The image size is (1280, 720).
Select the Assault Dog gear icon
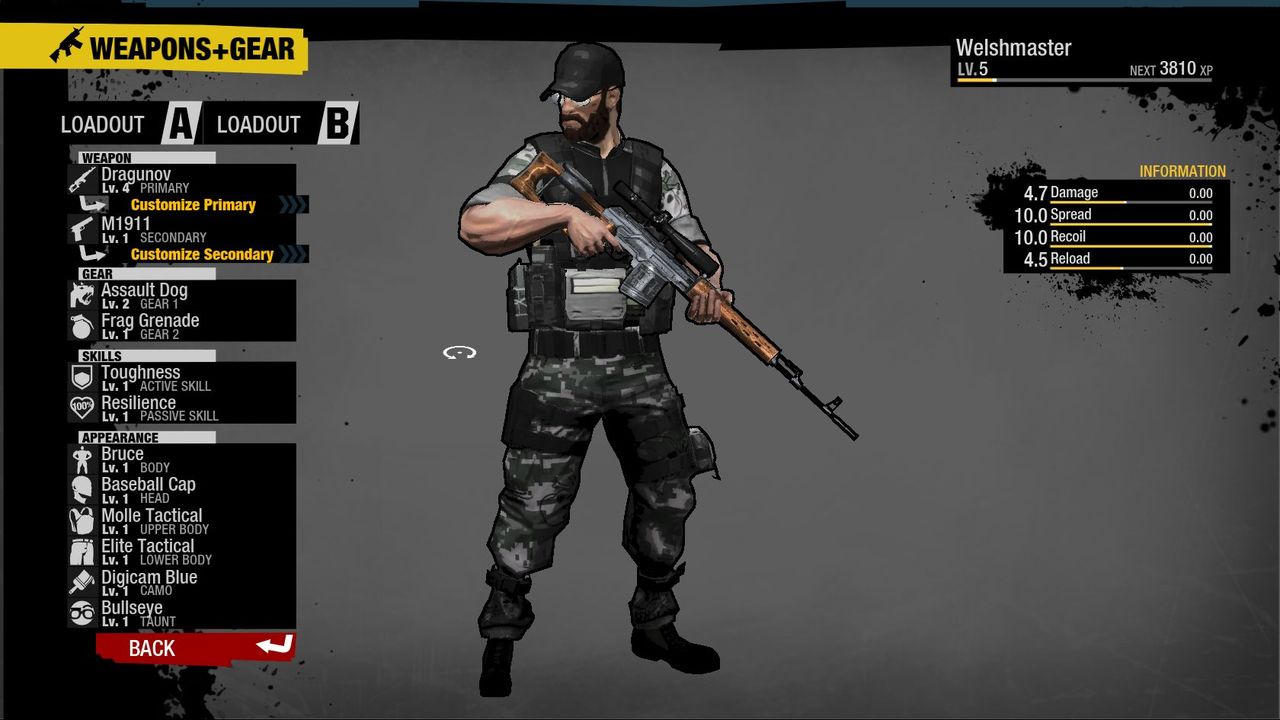pyautogui.click(x=82, y=295)
